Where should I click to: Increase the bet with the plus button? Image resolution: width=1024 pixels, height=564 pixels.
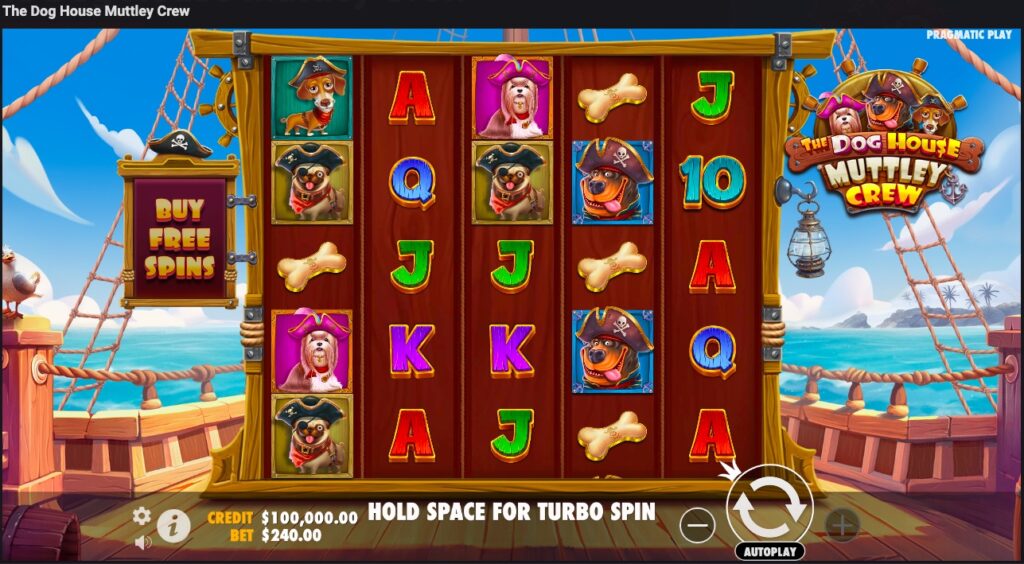click(841, 524)
